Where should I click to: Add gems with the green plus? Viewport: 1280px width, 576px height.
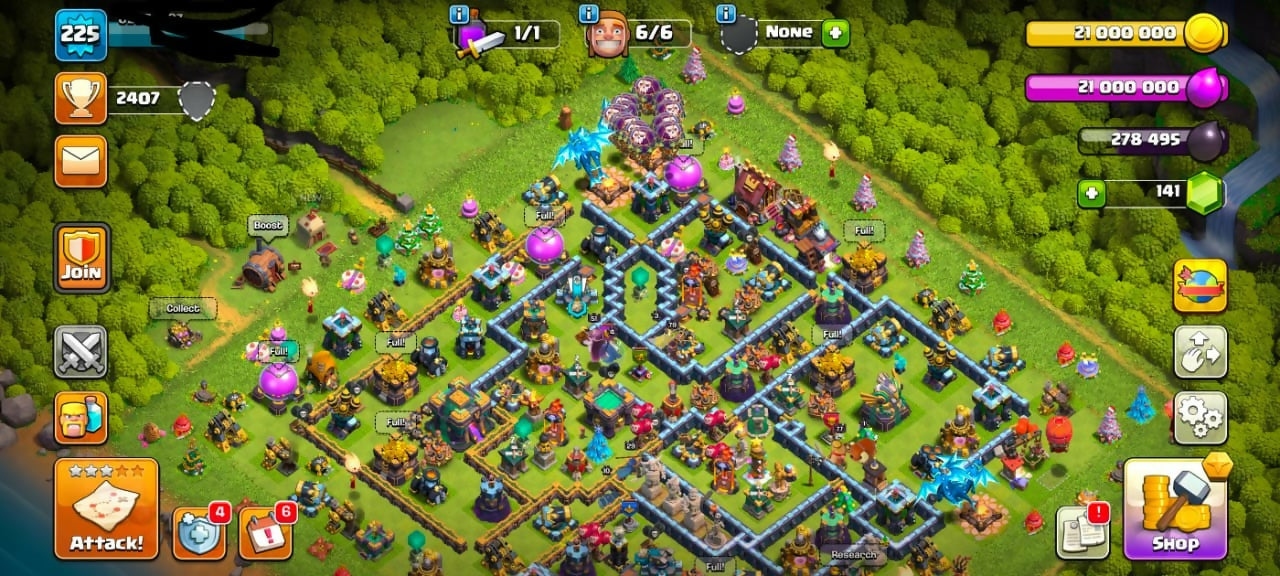1091,193
